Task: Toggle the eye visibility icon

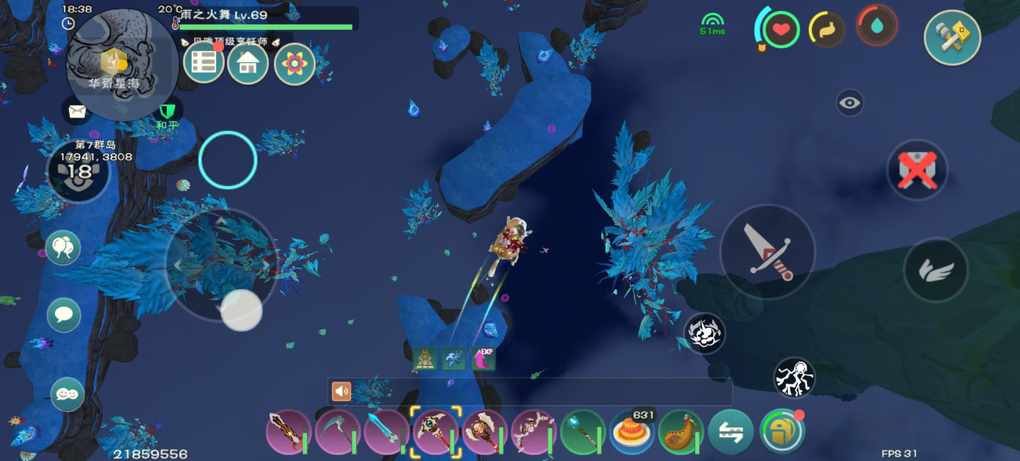Action: pos(850,102)
